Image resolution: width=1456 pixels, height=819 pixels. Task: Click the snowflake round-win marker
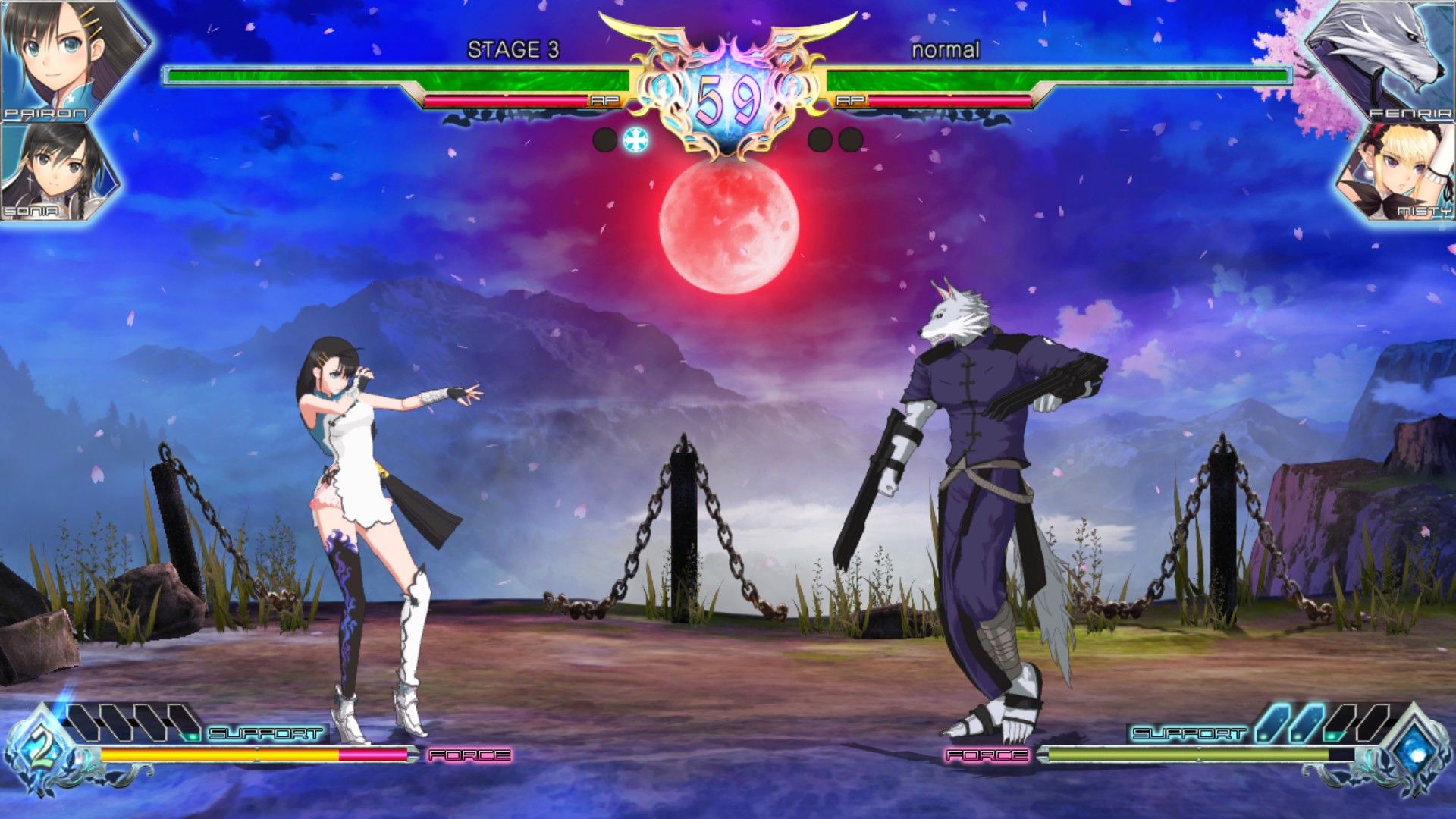pos(635,140)
